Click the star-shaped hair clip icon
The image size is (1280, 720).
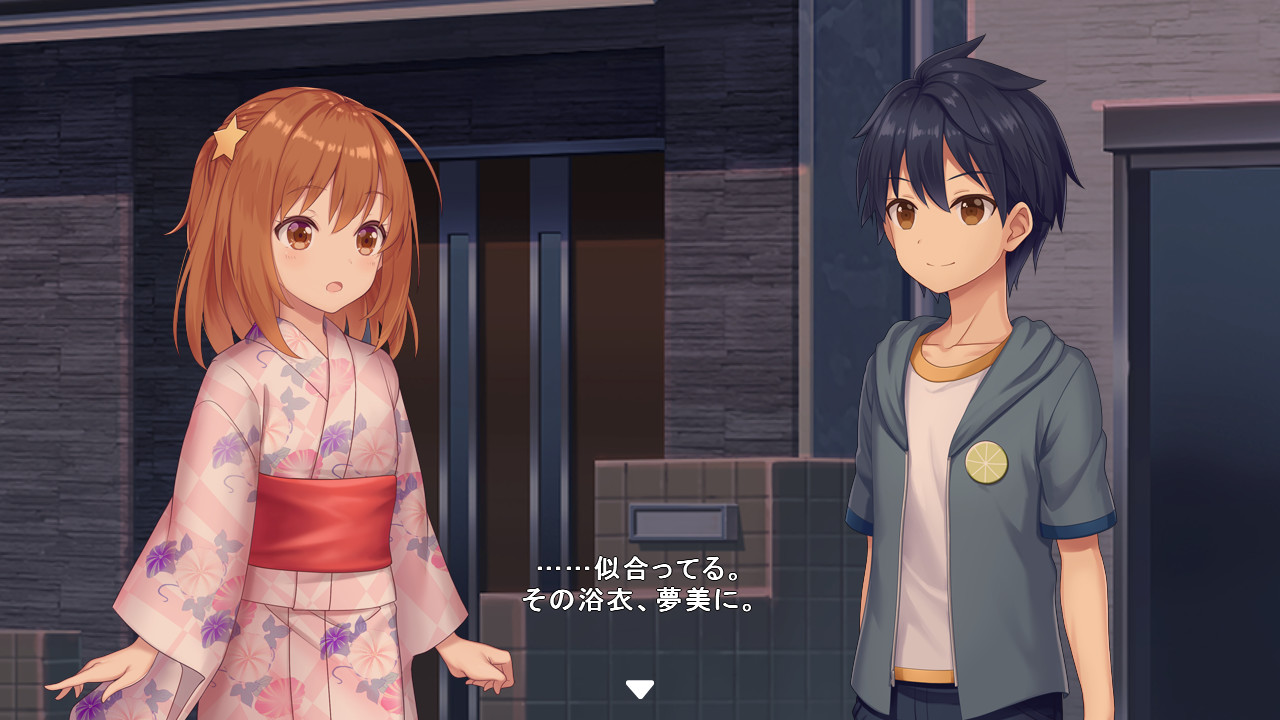(228, 140)
